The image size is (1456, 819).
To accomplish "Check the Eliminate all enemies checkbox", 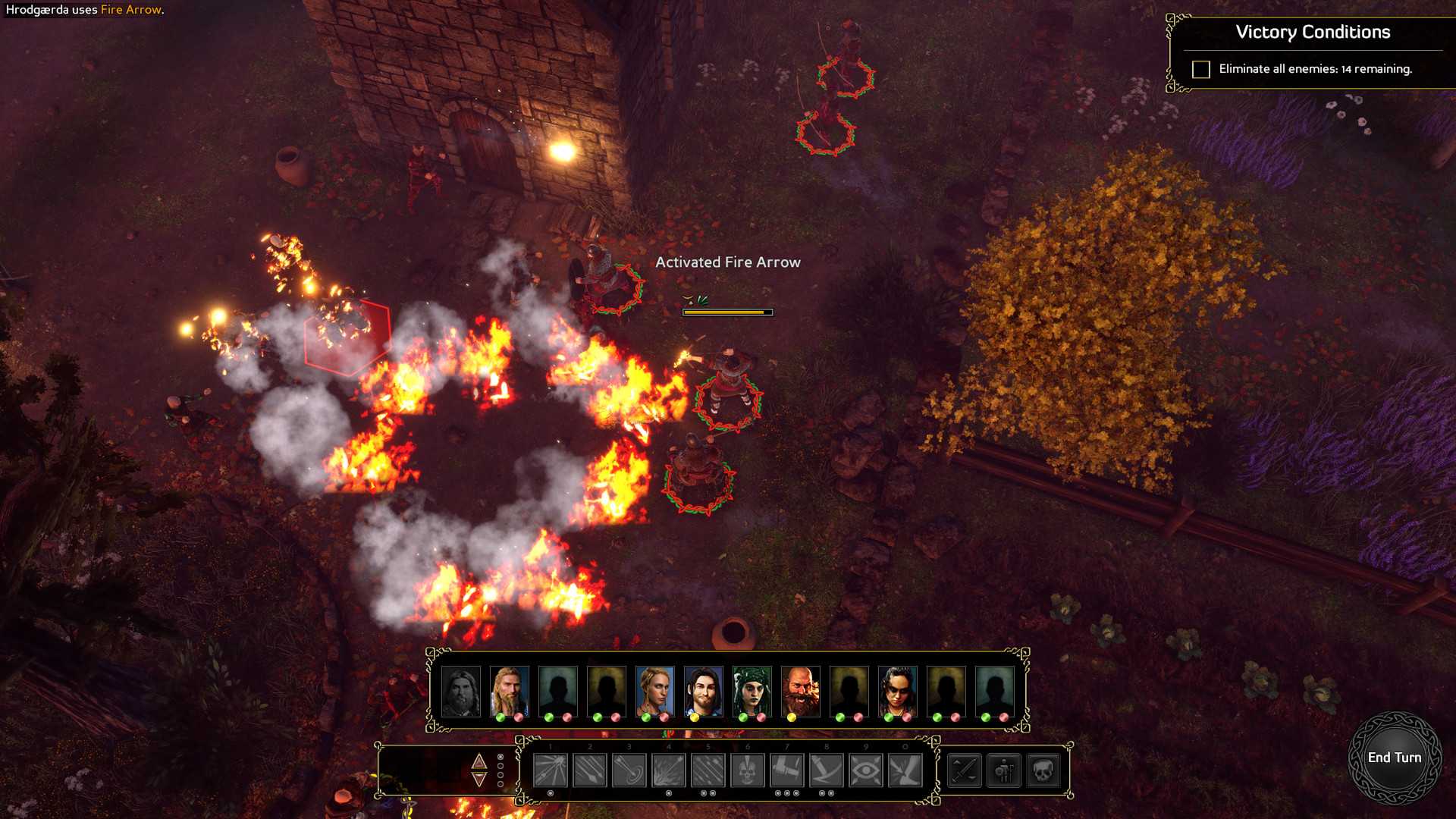I will [1200, 70].
